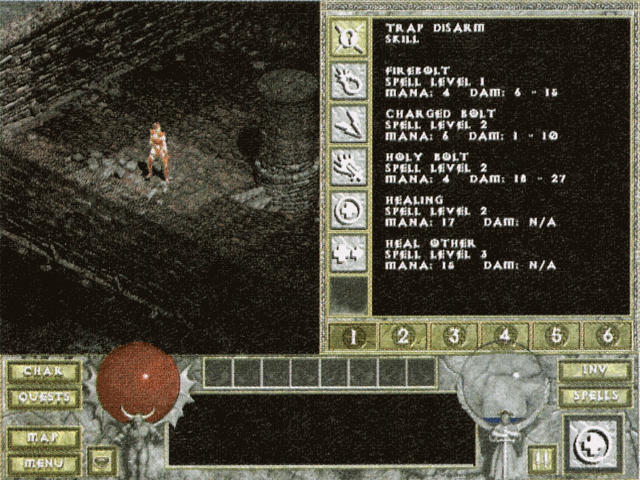Show spellbook page 5
Screen dimensions: 640x480
point(556,336)
